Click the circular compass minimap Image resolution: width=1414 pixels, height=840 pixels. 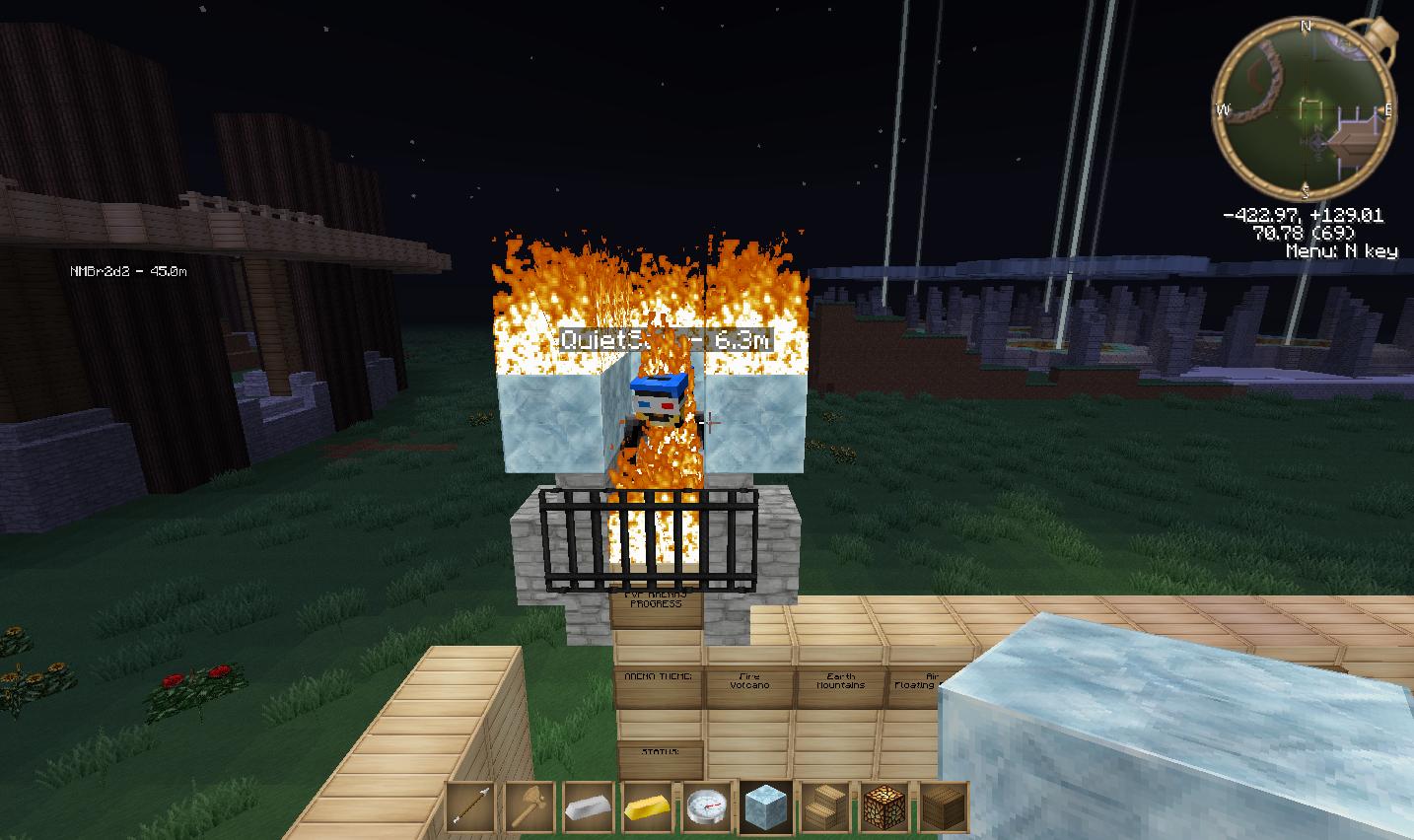1305,108
